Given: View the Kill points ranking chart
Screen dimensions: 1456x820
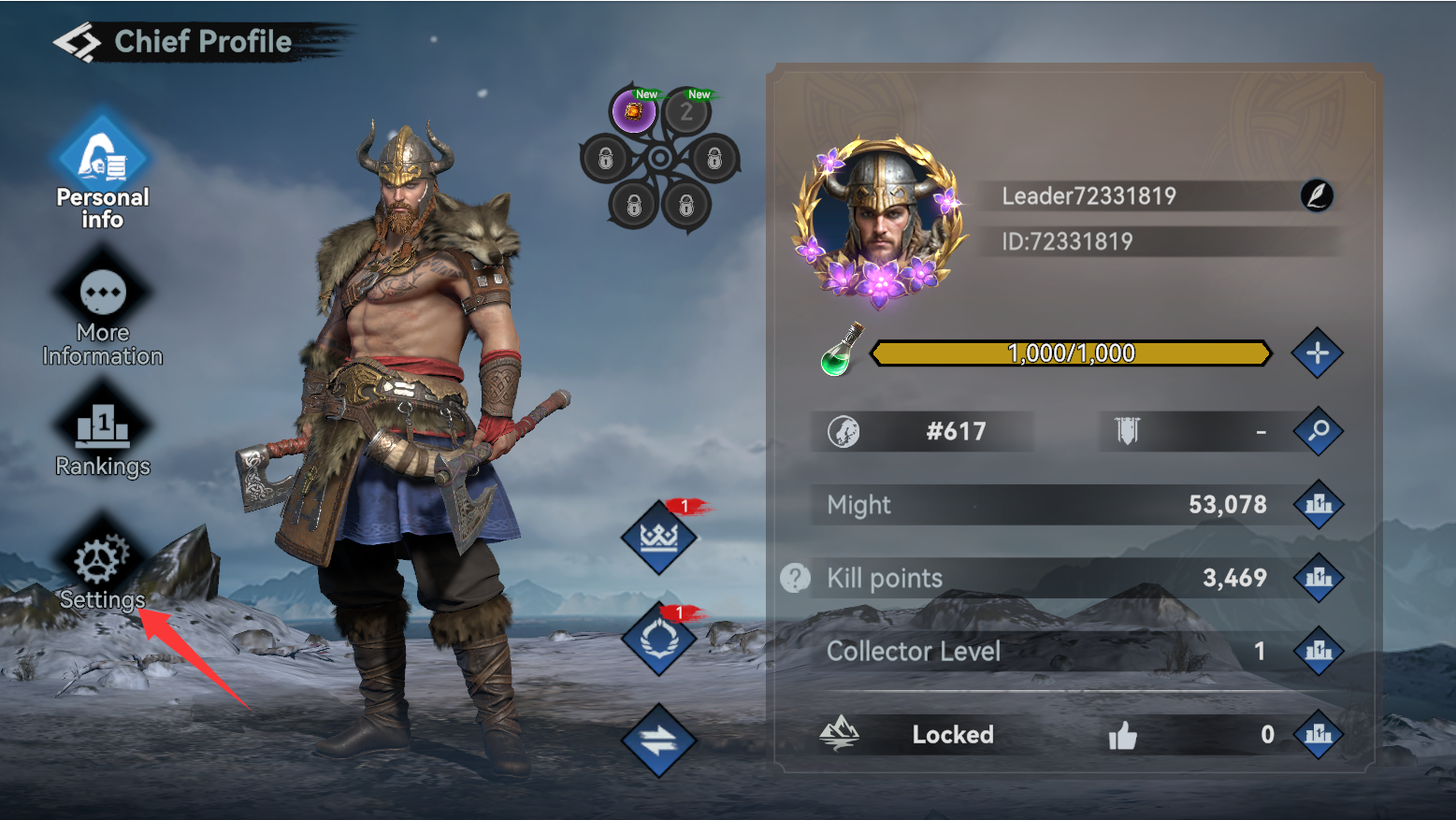Looking at the screenshot, I should [x=1319, y=578].
